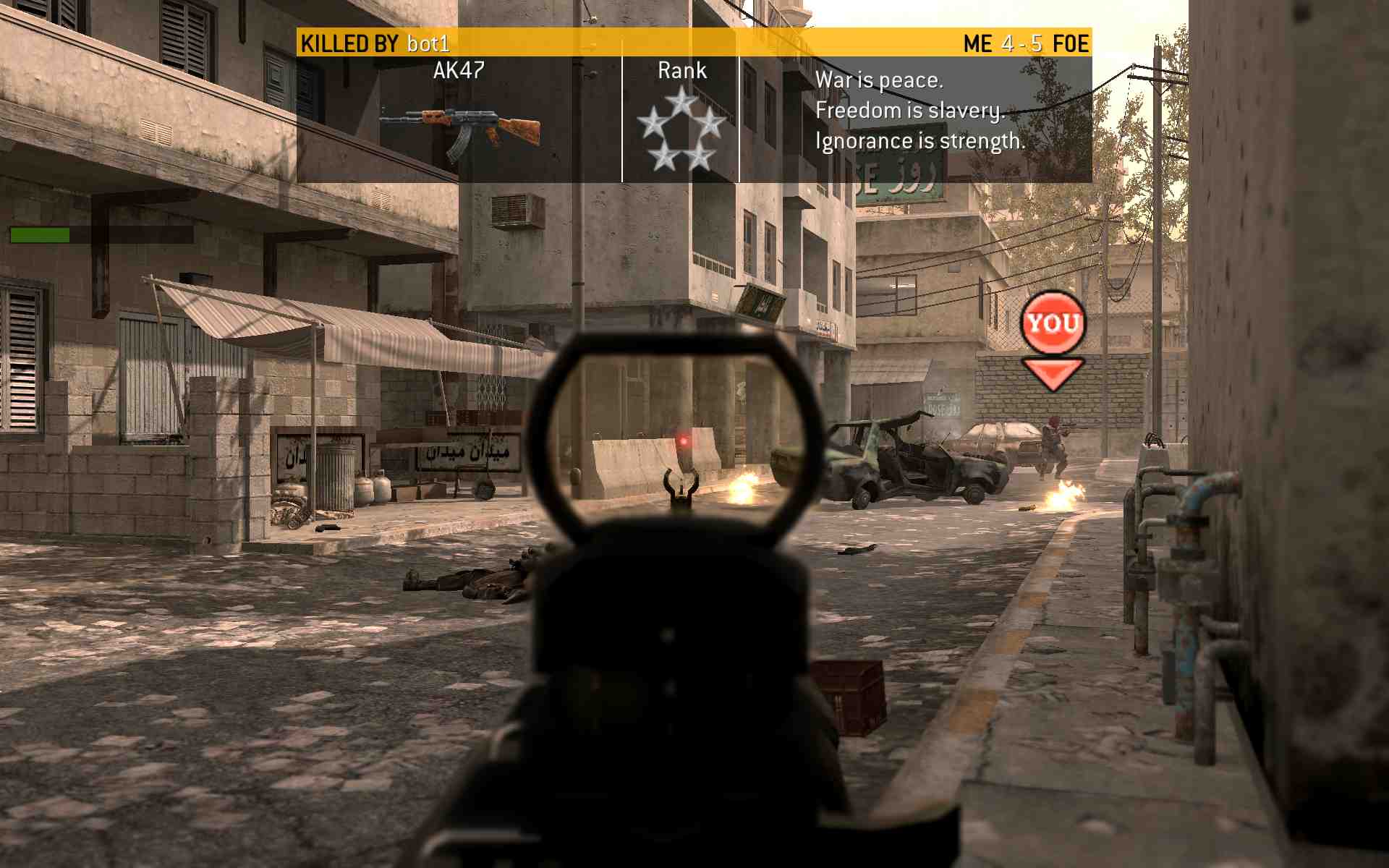Select the five-star Rank emblem
Screen dimensions: 1389x868
coord(681,129)
